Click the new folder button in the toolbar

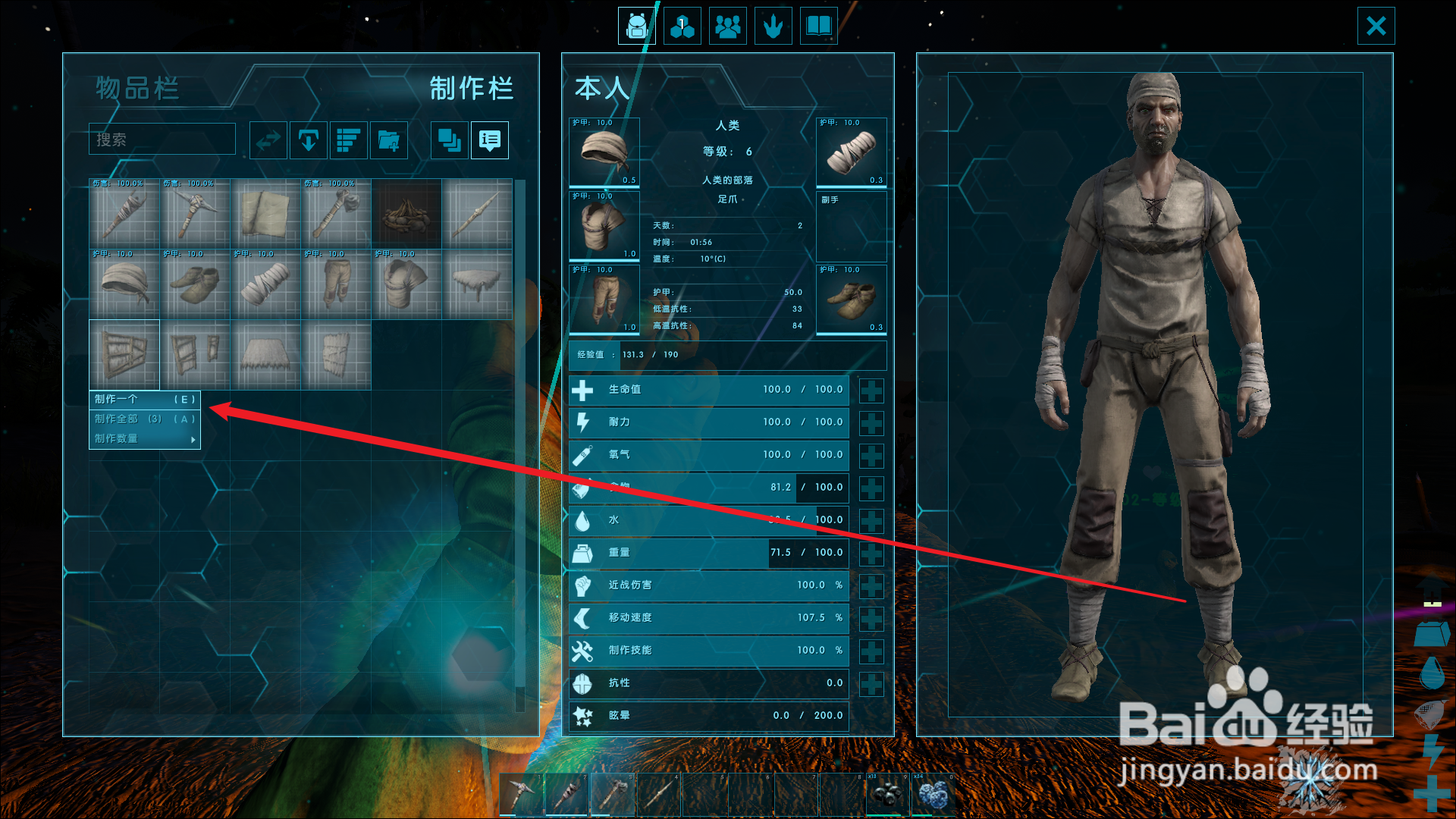coord(389,140)
